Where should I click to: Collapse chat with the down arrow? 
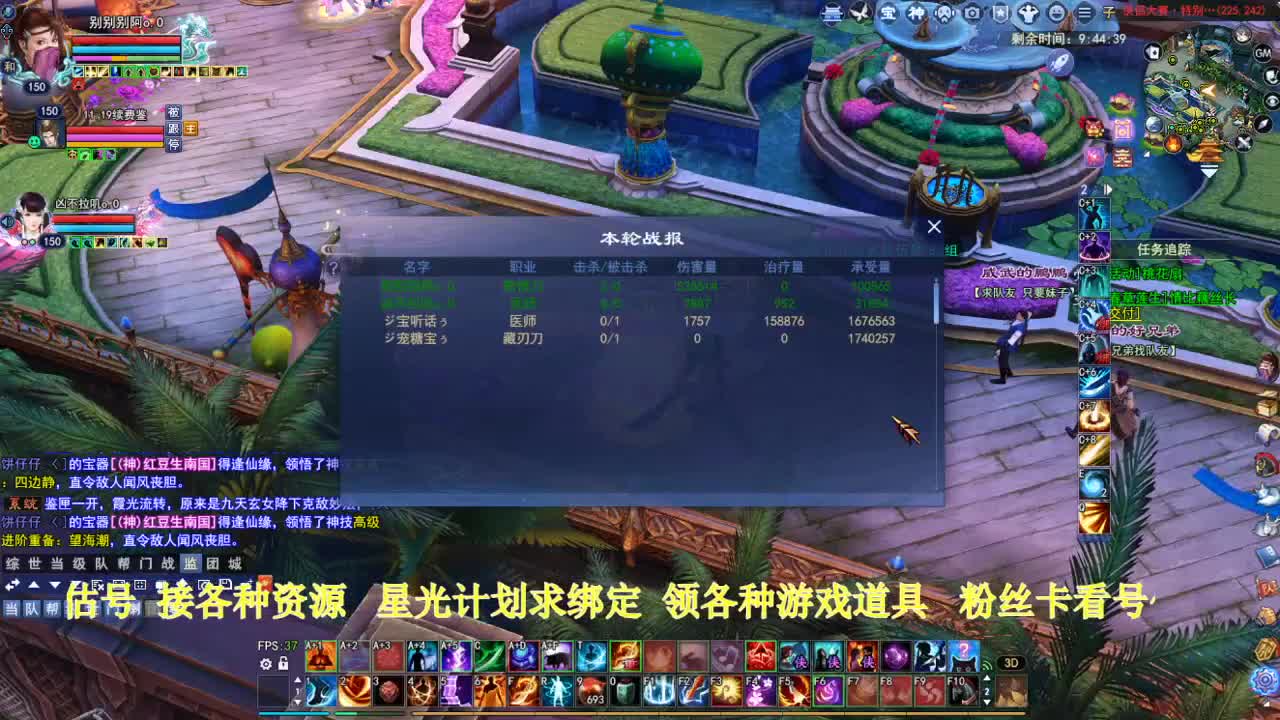tap(54, 586)
